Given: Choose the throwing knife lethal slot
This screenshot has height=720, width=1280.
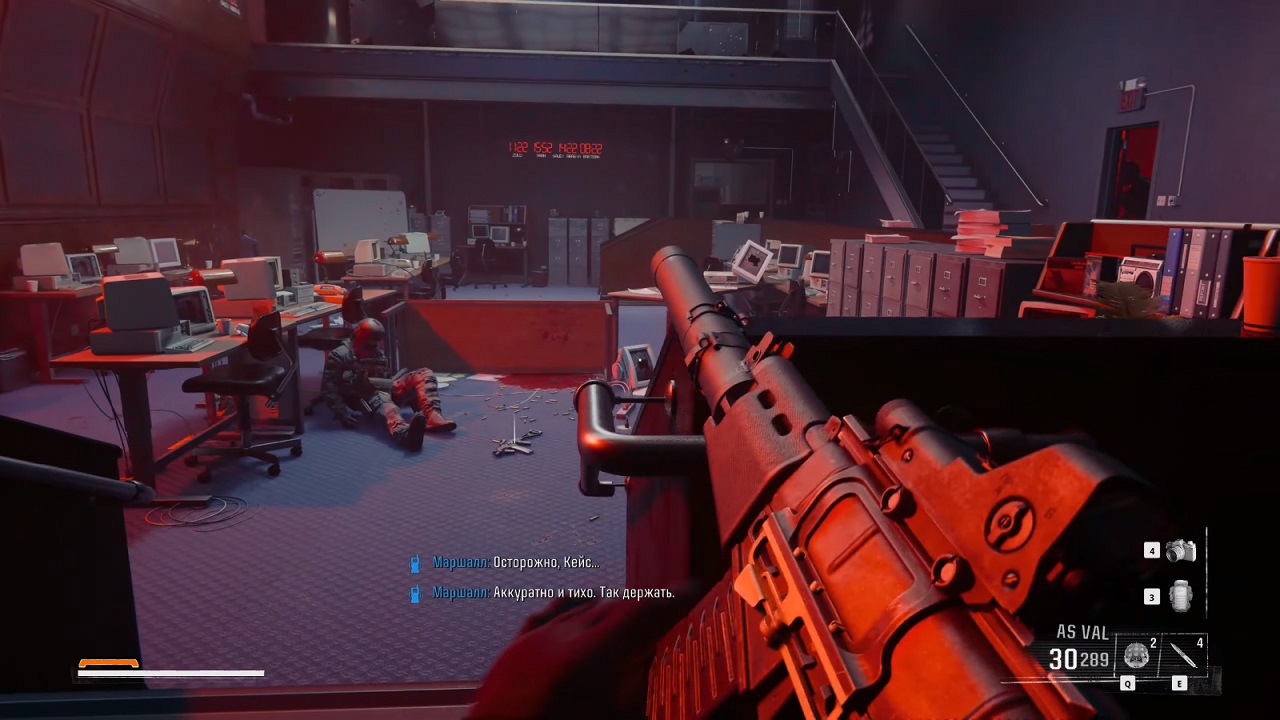Looking at the screenshot, I should [x=1184, y=656].
